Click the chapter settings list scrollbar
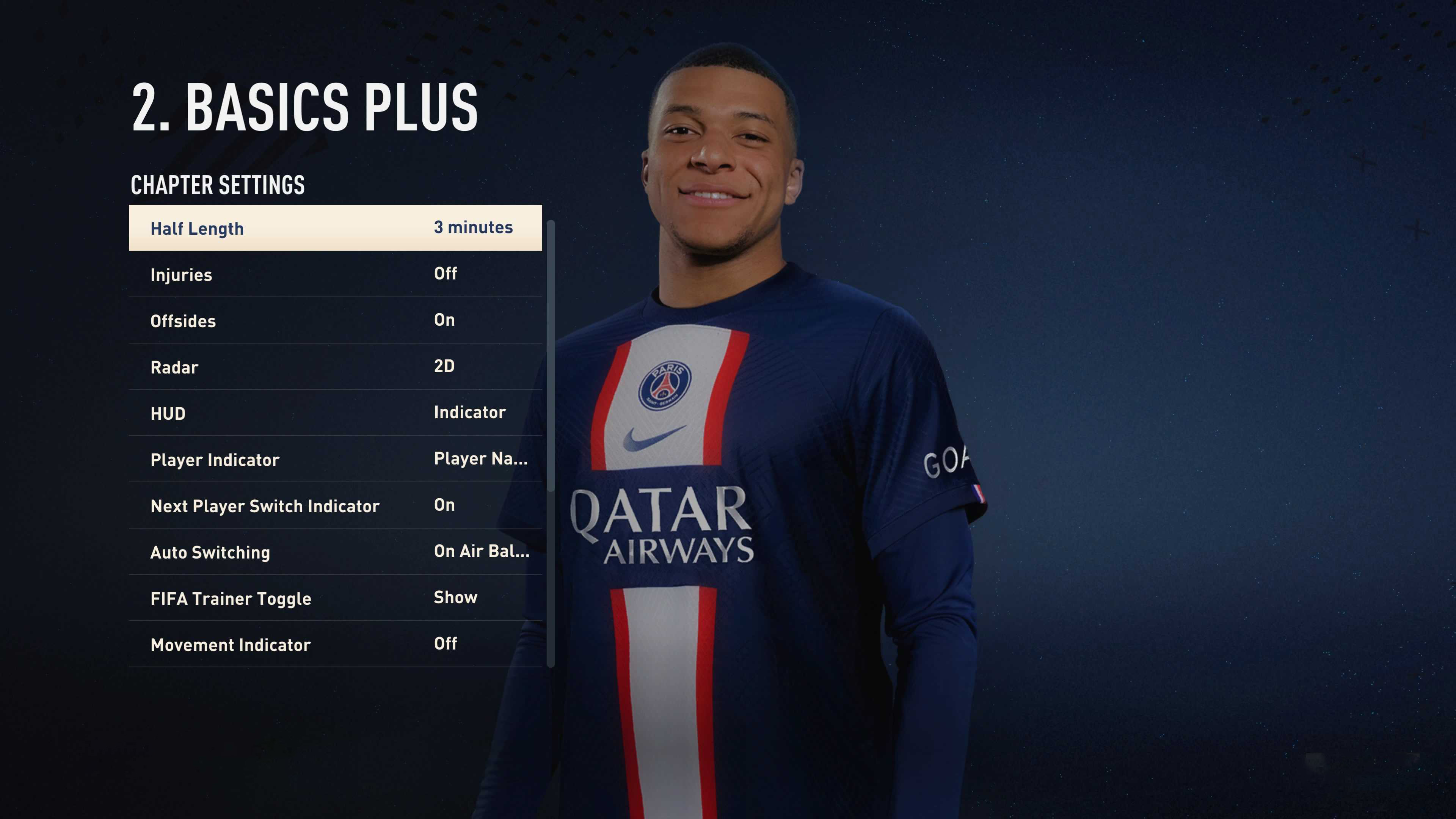 (x=551, y=356)
